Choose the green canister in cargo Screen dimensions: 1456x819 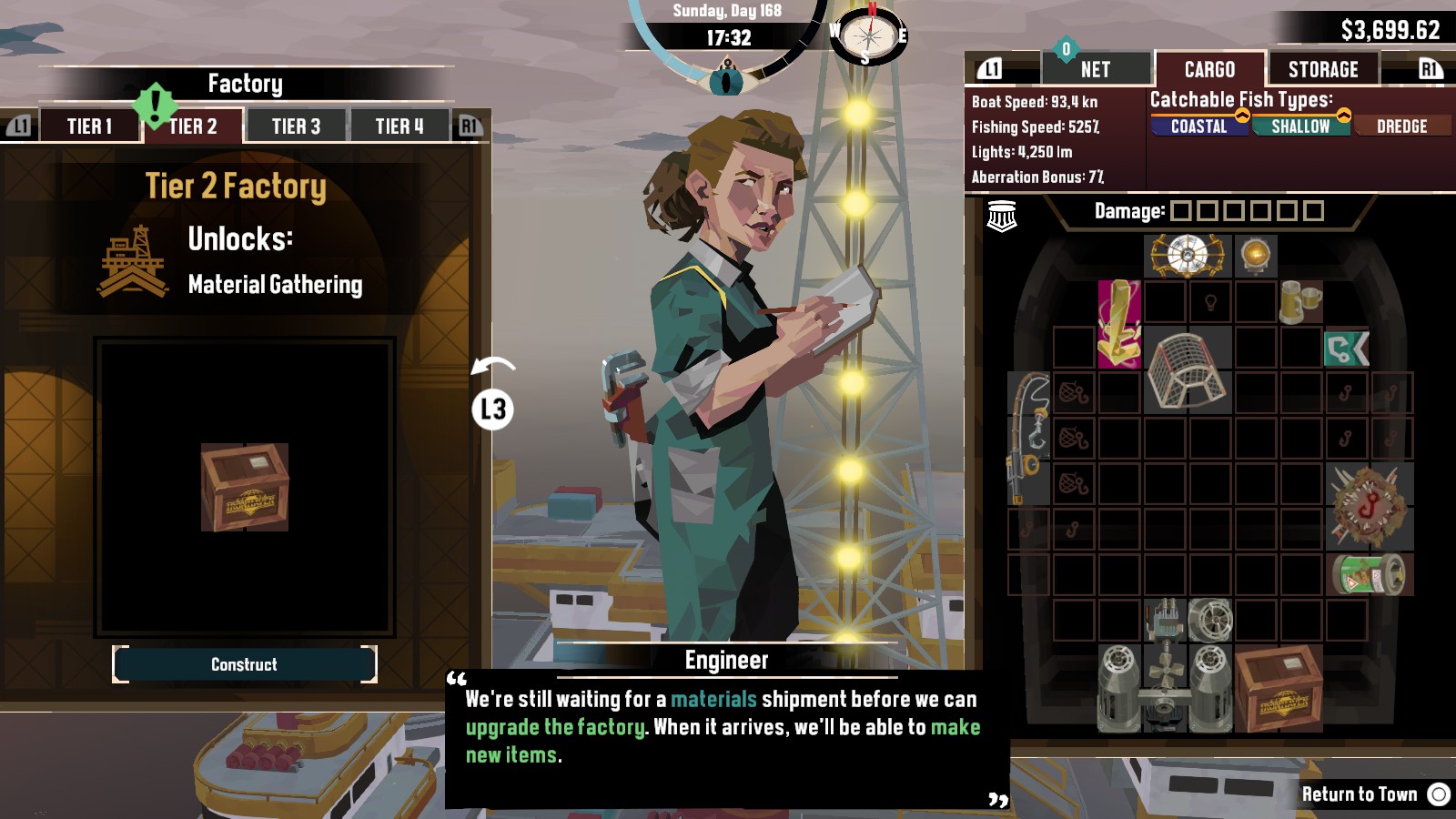pyautogui.click(x=1369, y=574)
